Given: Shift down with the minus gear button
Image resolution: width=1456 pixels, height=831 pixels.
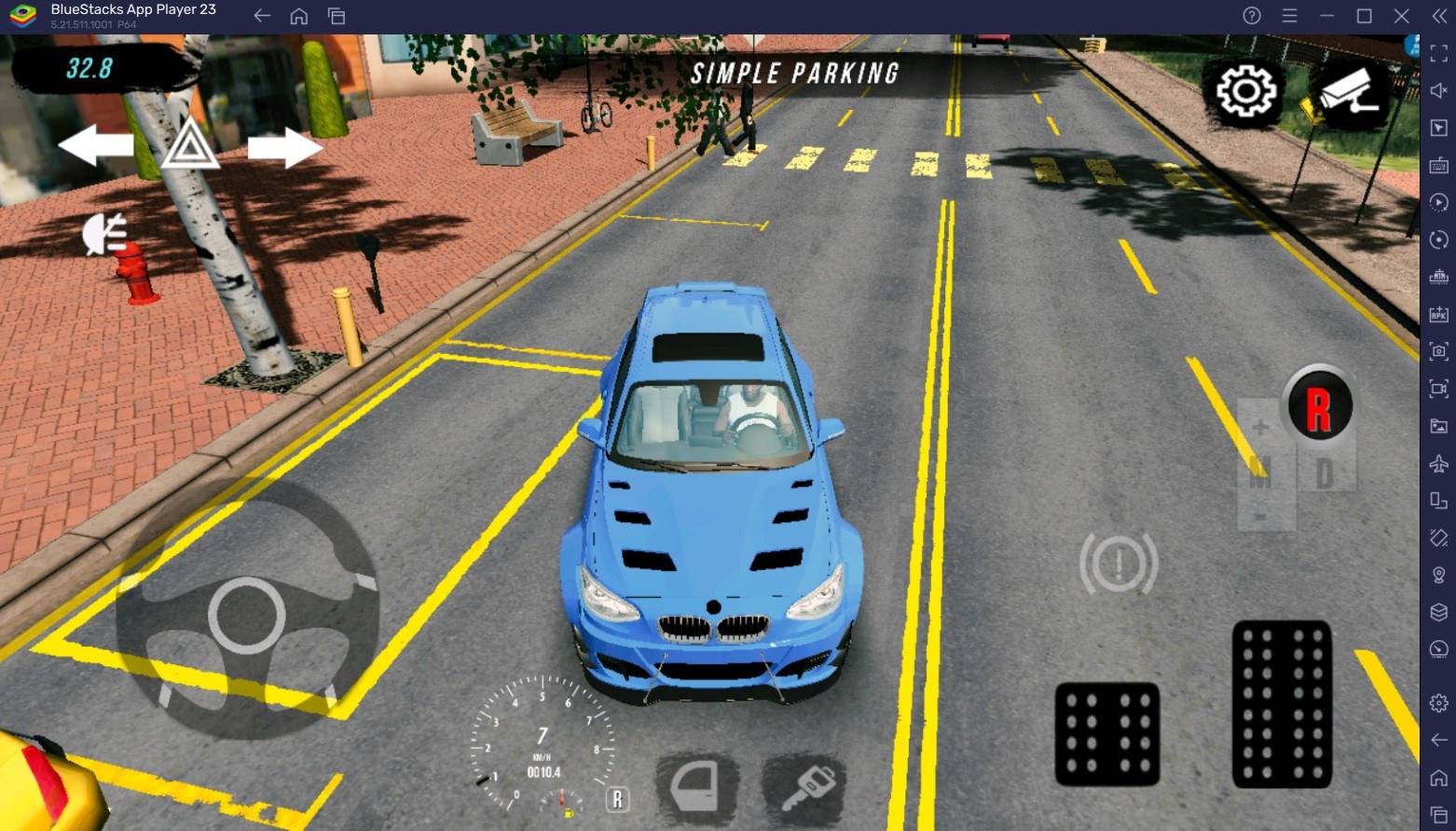Looking at the screenshot, I should (x=1260, y=517).
